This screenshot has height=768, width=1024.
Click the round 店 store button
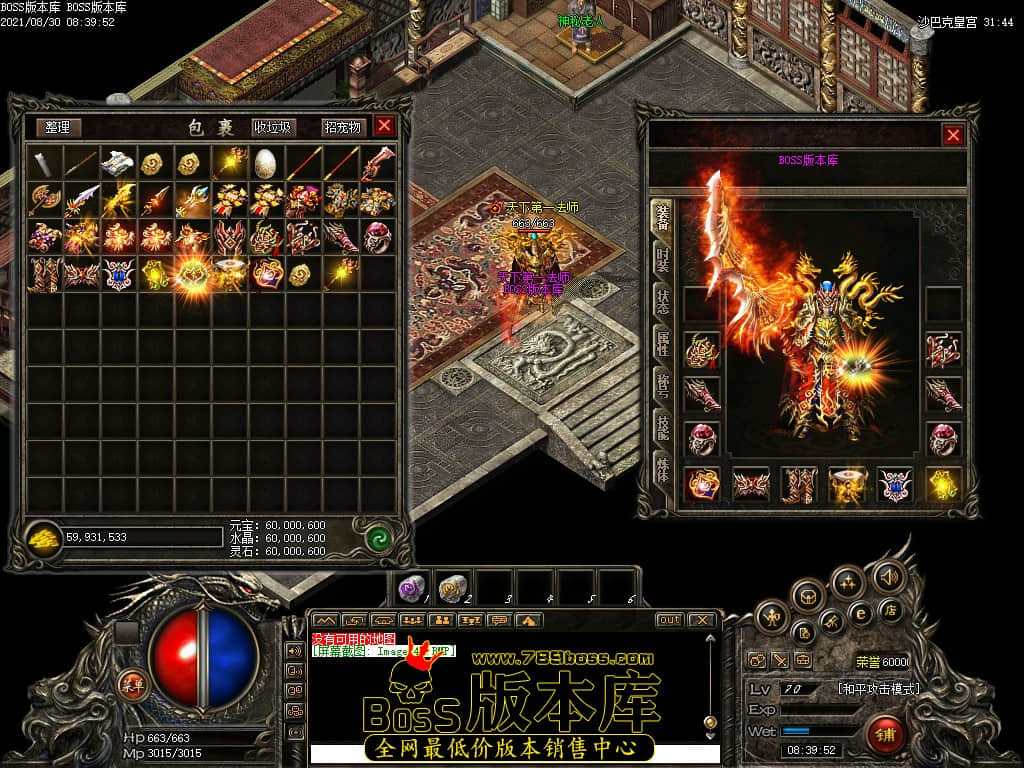click(890, 609)
